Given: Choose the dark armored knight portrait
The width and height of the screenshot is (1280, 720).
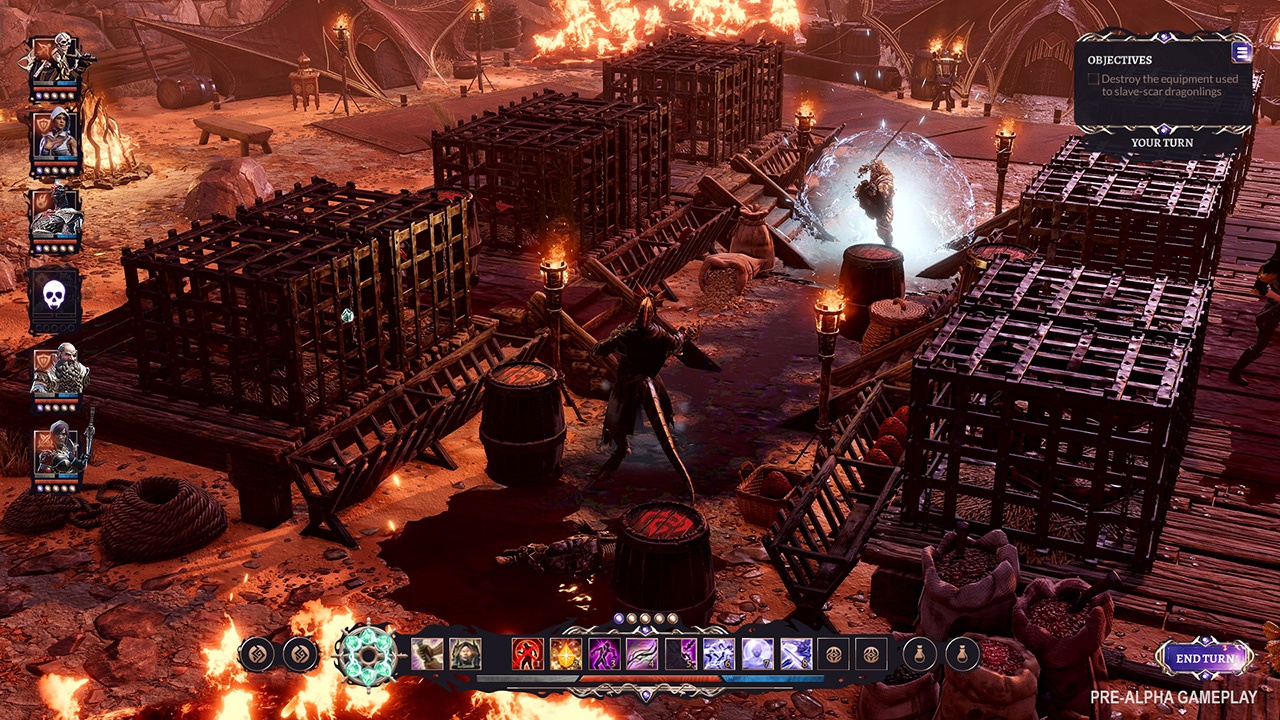Looking at the screenshot, I should tap(56, 215).
